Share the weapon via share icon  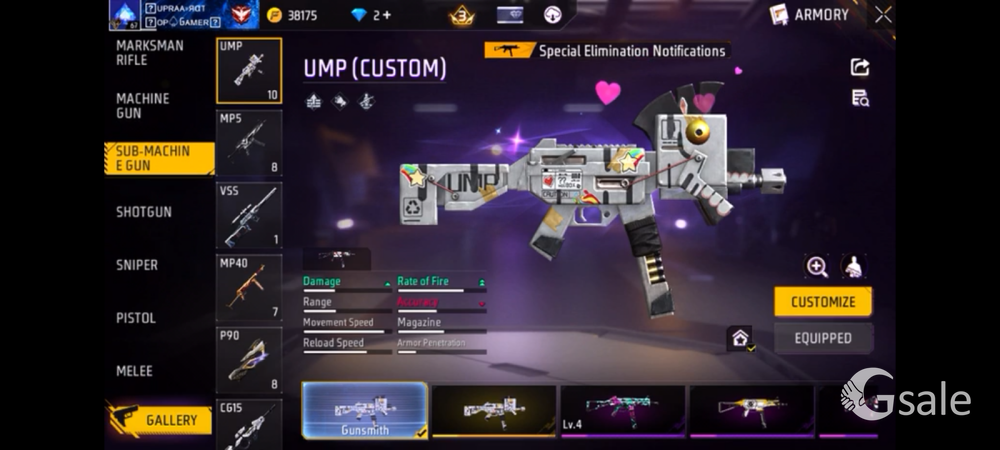click(x=860, y=67)
